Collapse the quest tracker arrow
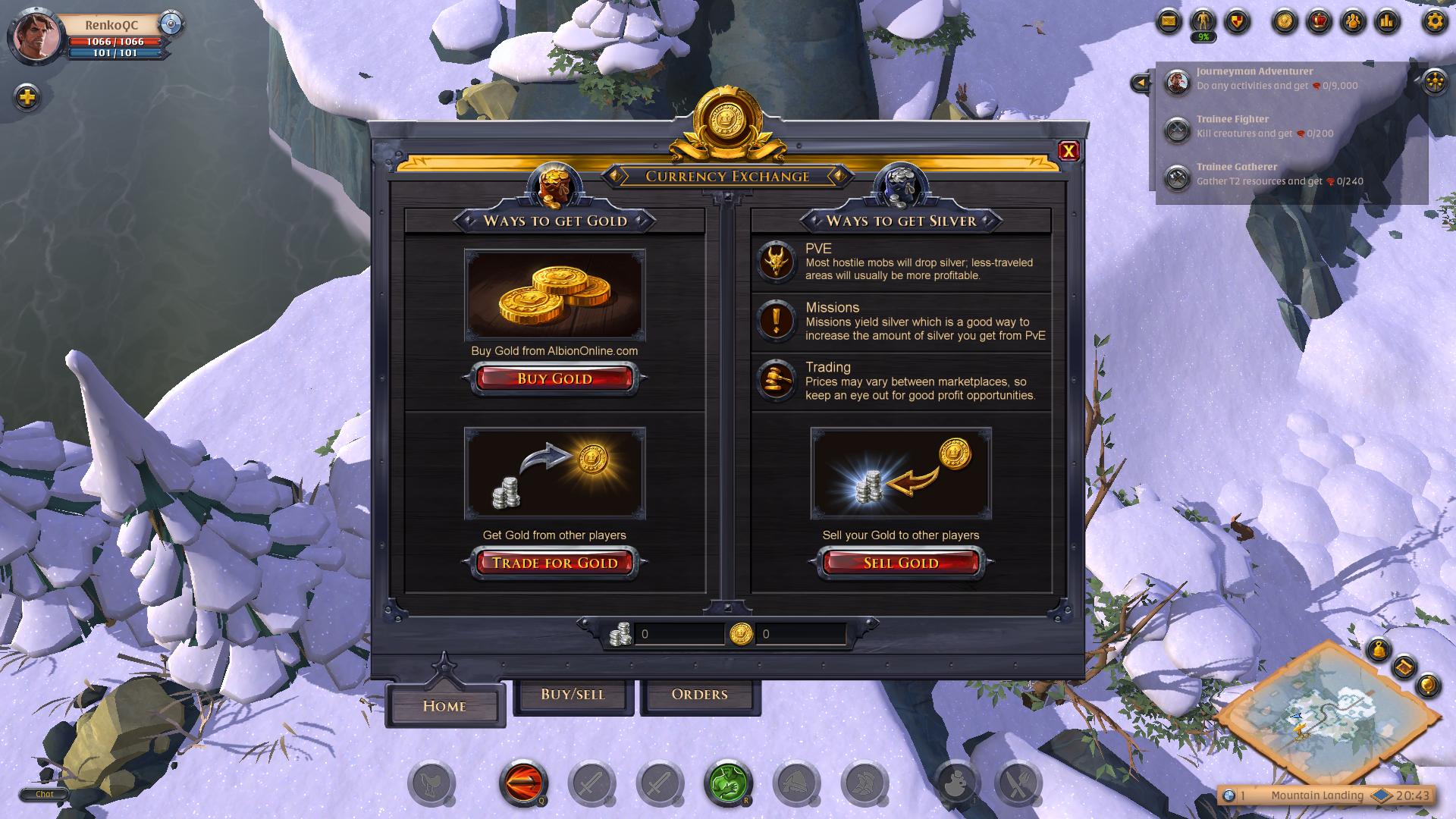 [x=1140, y=83]
